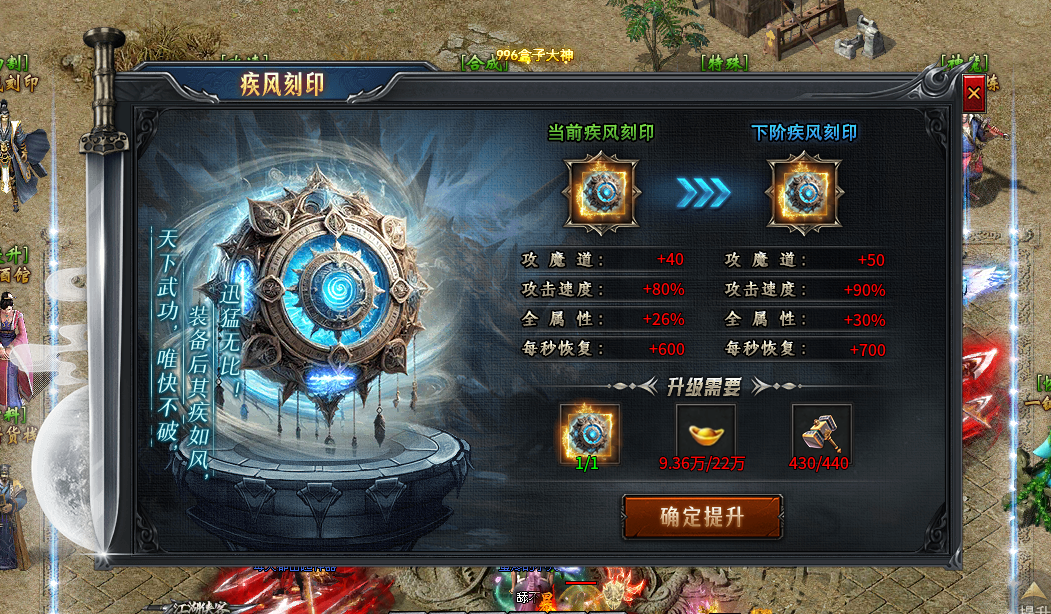Image resolution: width=1051 pixels, height=614 pixels.
Task: Select the next-tier 疾风刻印 icon
Action: tap(802, 192)
